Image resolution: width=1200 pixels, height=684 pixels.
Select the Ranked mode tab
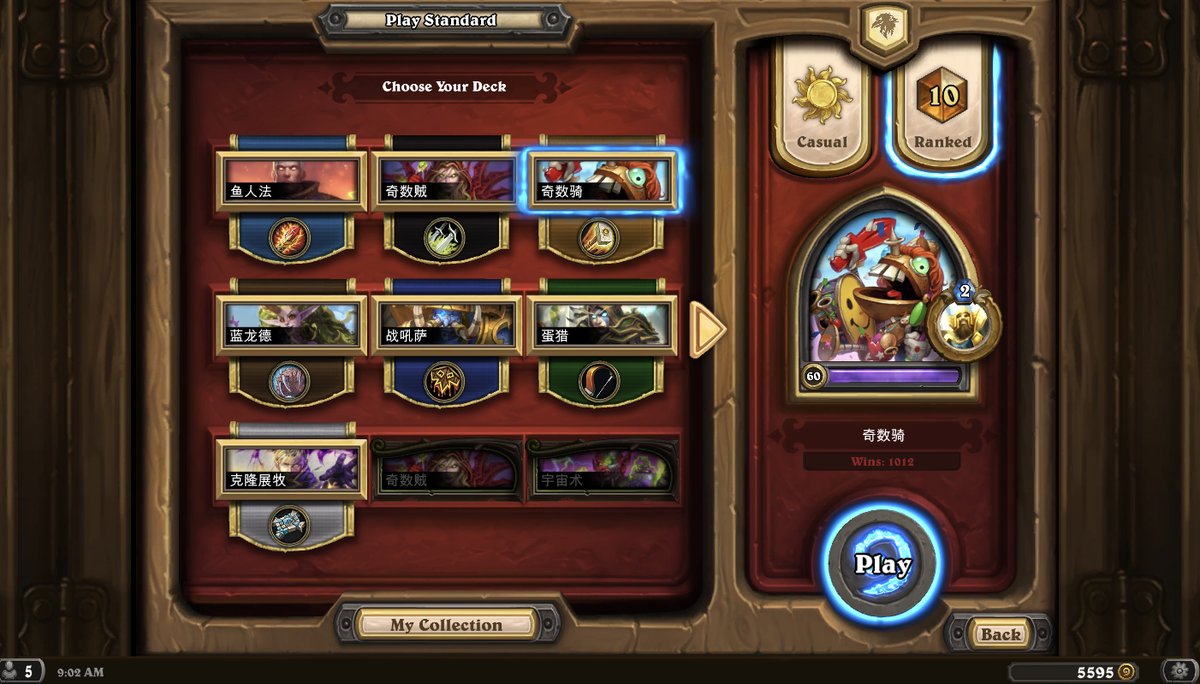pos(942,107)
